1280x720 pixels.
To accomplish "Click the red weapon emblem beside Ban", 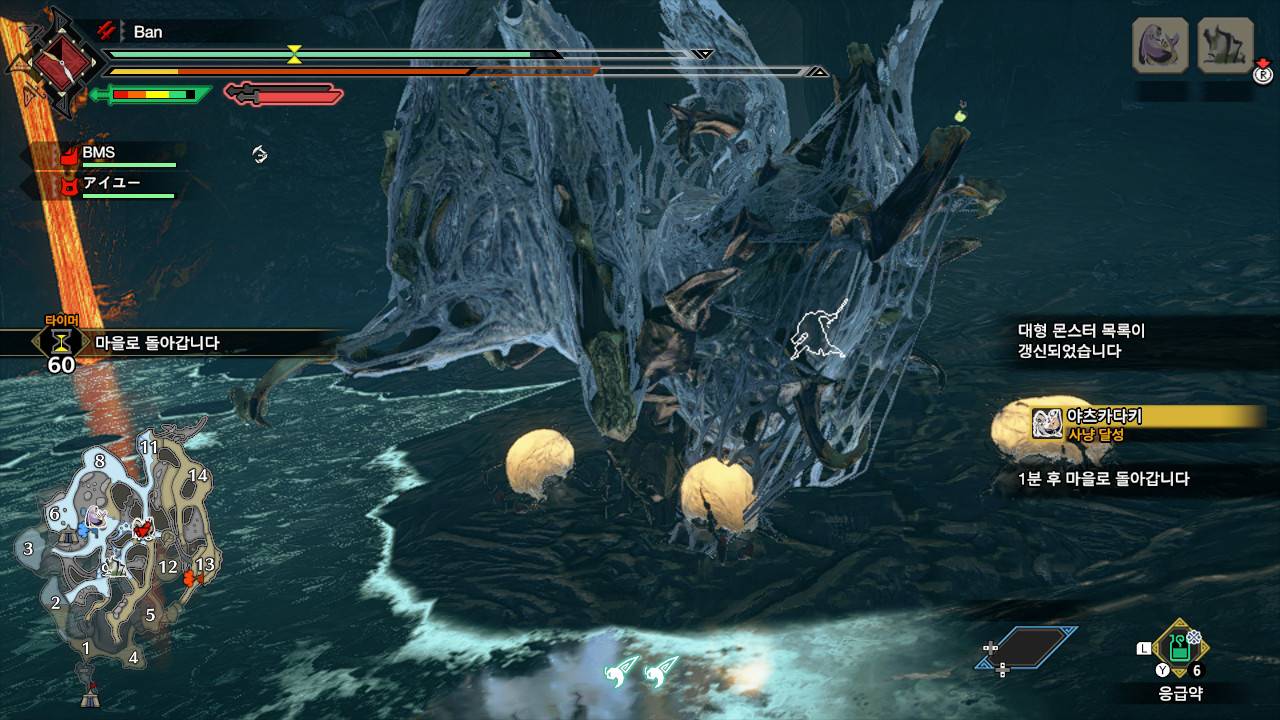I will 61,62.
